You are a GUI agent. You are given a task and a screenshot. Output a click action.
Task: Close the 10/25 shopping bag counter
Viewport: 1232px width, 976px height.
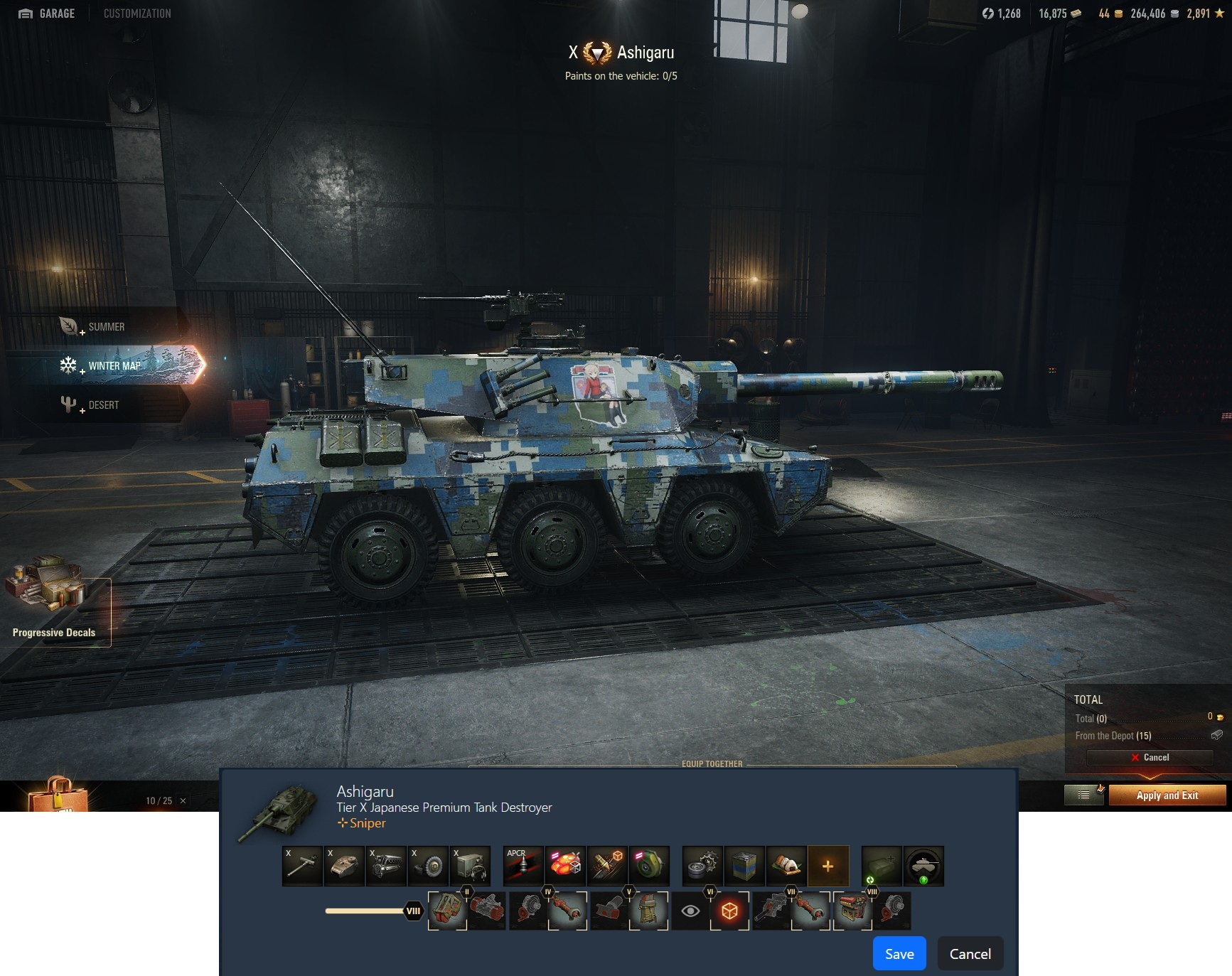click(183, 801)
